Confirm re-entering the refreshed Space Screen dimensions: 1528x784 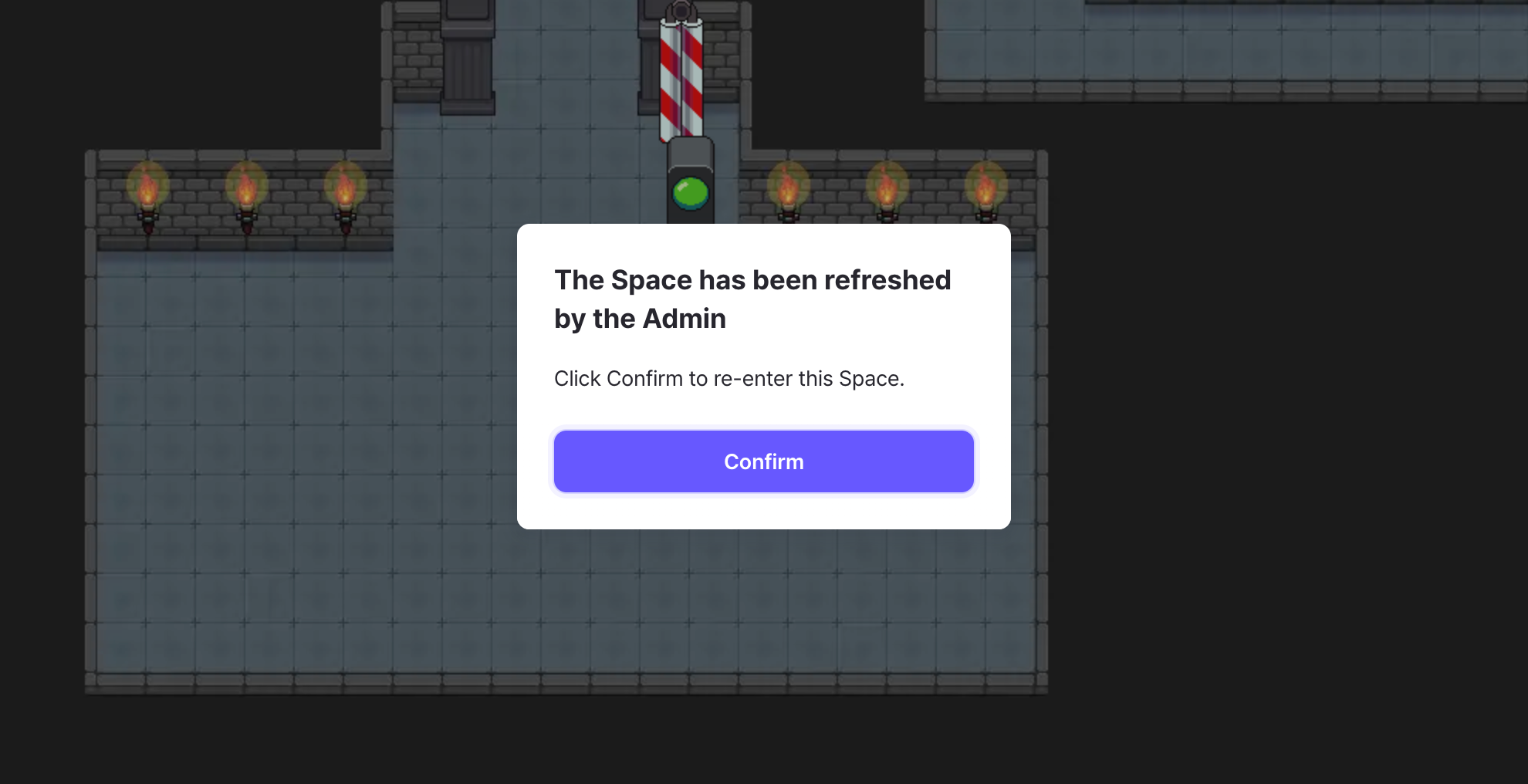coord(763,461)
